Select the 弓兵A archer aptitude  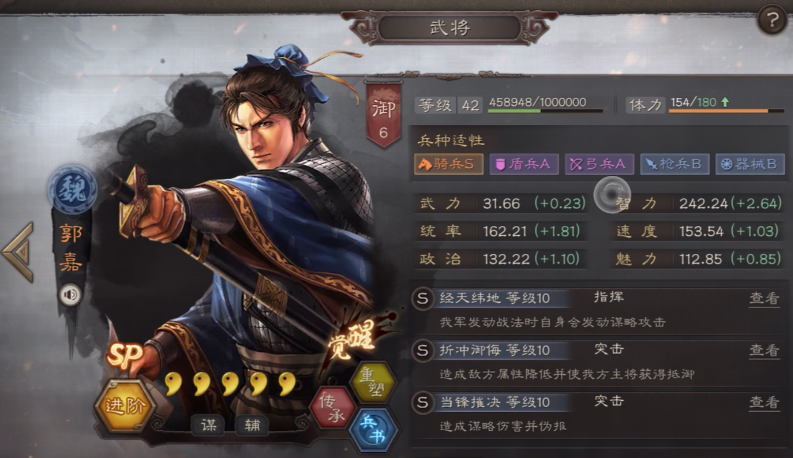(599, 164)
